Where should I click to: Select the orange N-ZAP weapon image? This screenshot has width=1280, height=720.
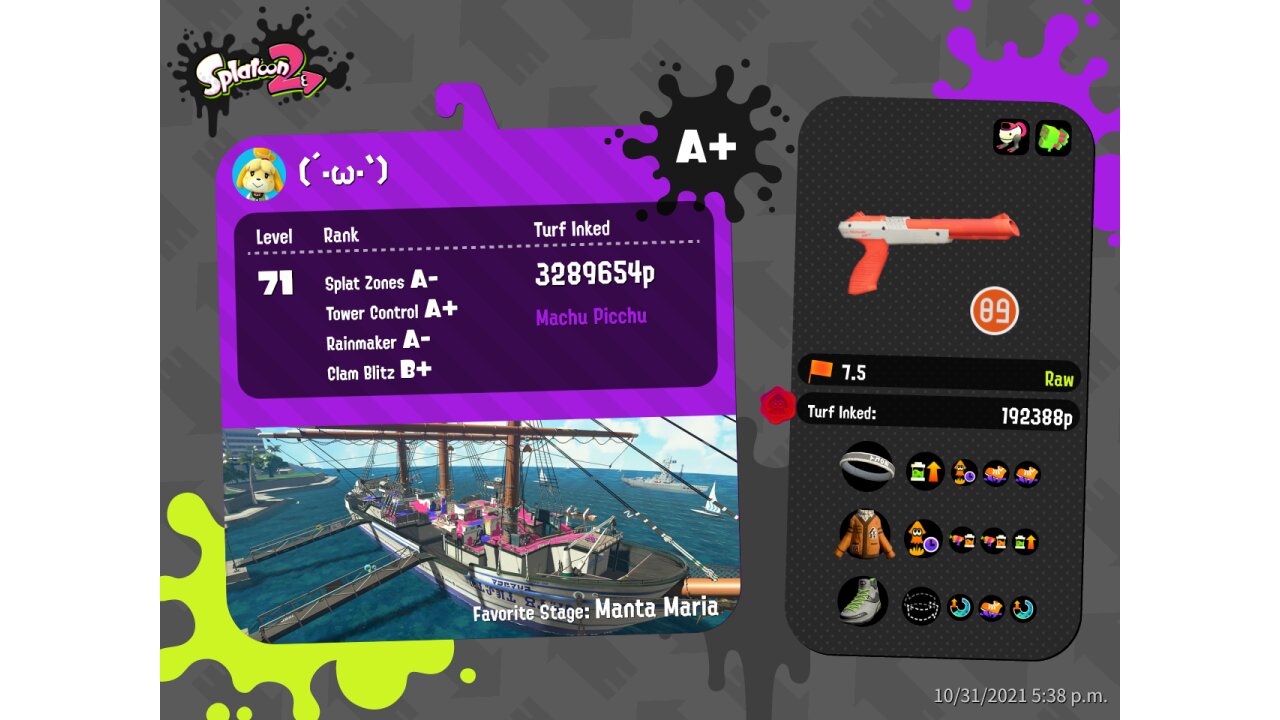tap(927, 247)
